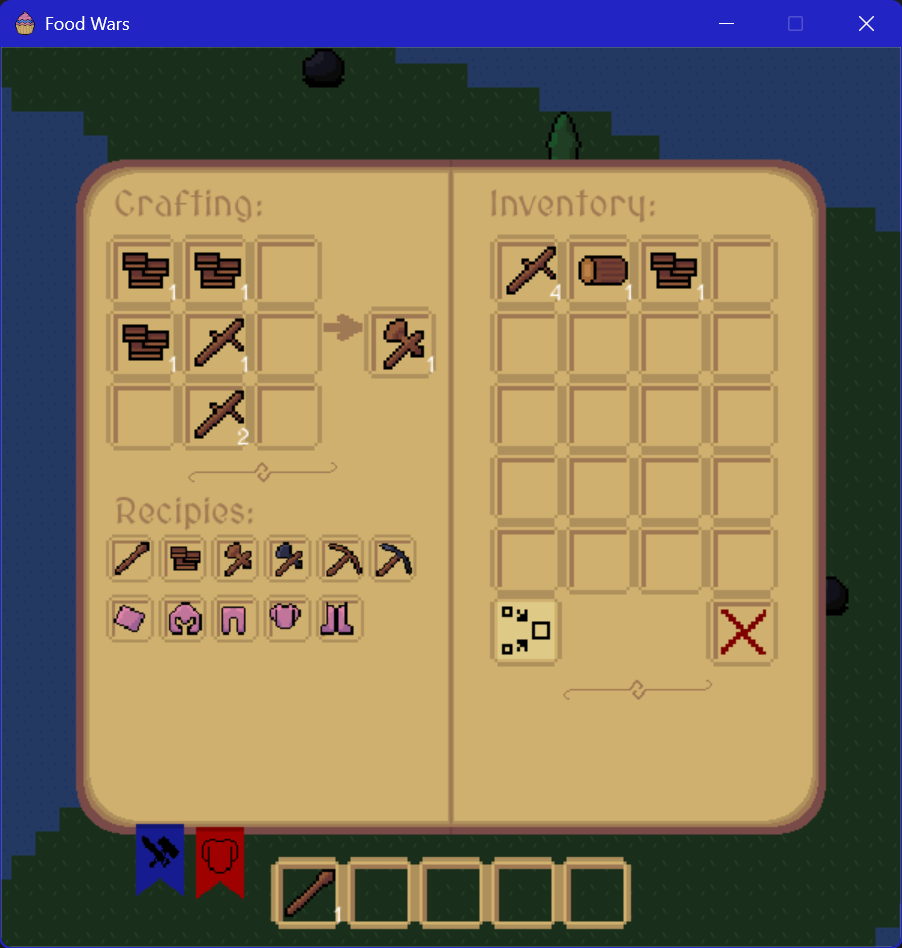Choose the stick recipe
This screenshot has width=902, height=948.
tap(132, 559)
